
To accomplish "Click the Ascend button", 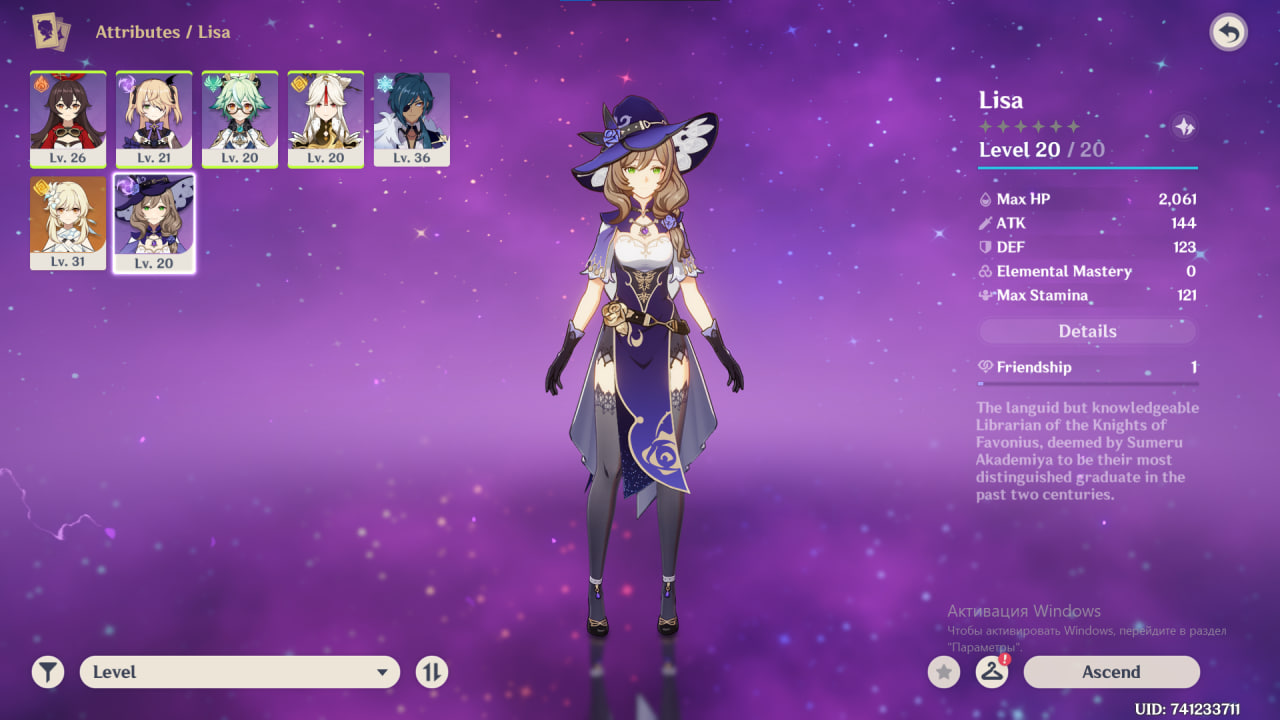I will coord(1111,672).
